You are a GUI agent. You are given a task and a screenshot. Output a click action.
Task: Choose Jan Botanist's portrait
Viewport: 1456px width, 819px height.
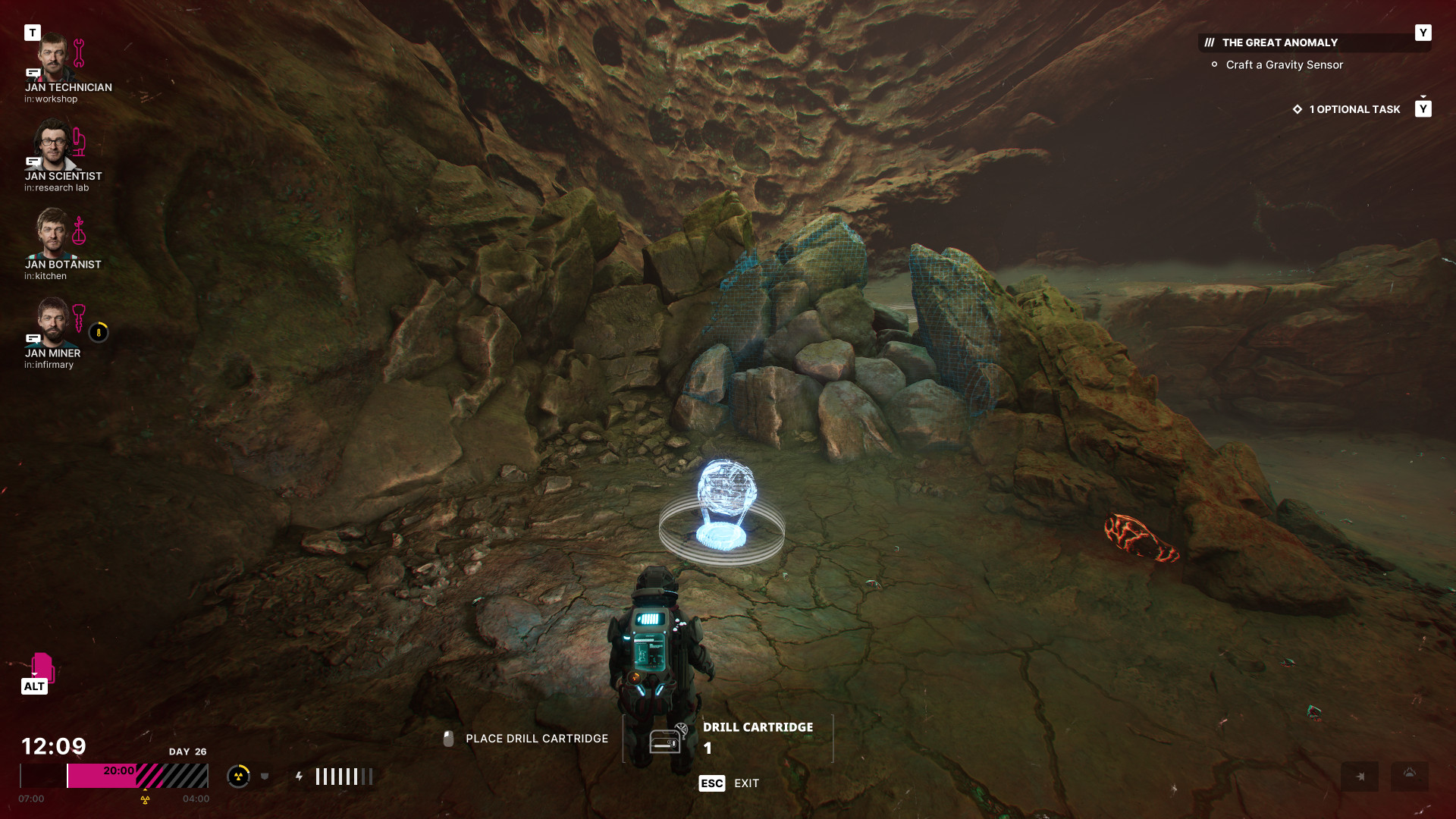52,234
